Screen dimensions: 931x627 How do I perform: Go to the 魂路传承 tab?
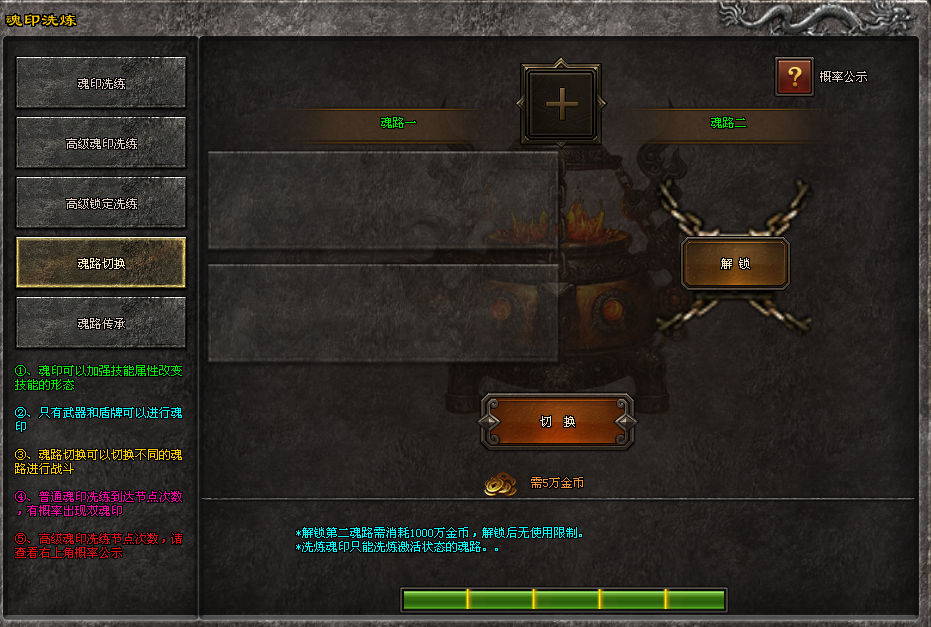click(x=101, y=323)
